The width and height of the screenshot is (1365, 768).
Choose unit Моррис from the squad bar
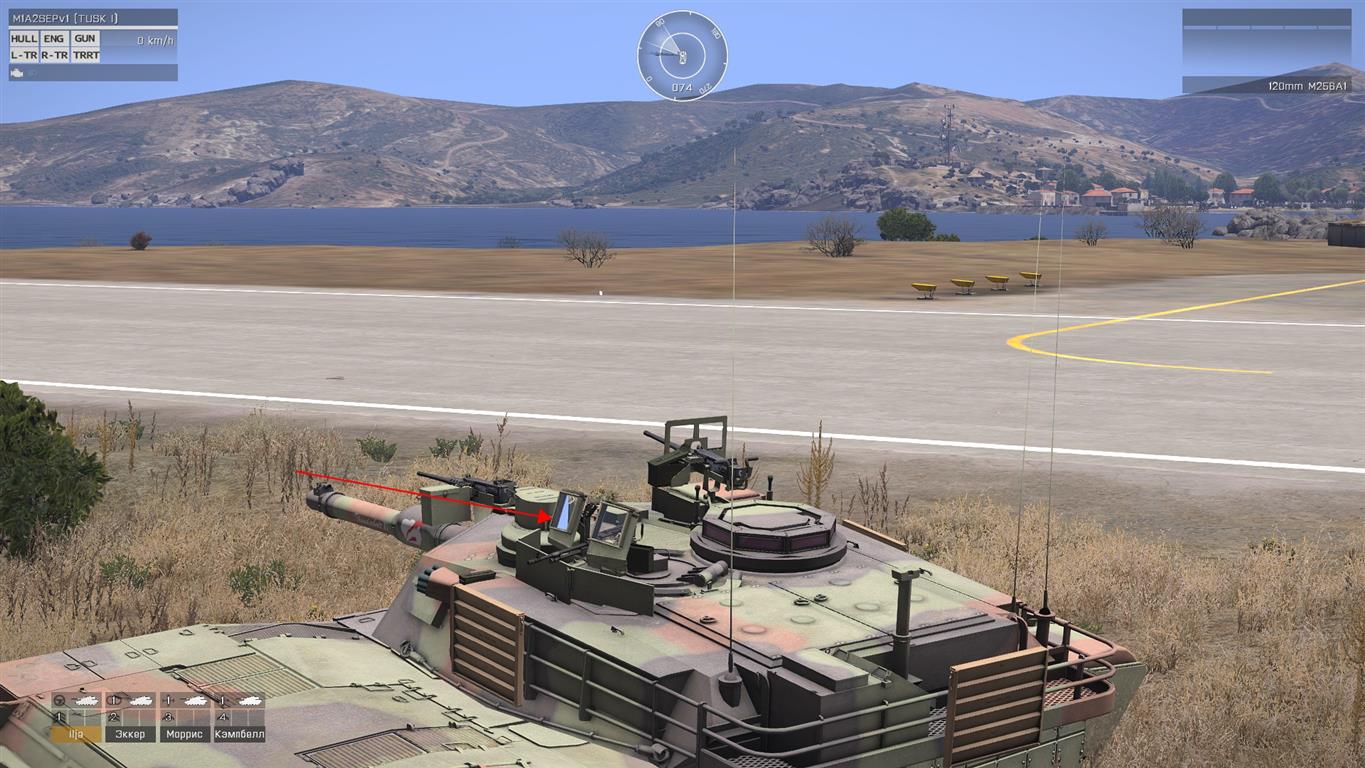[184, 733]
